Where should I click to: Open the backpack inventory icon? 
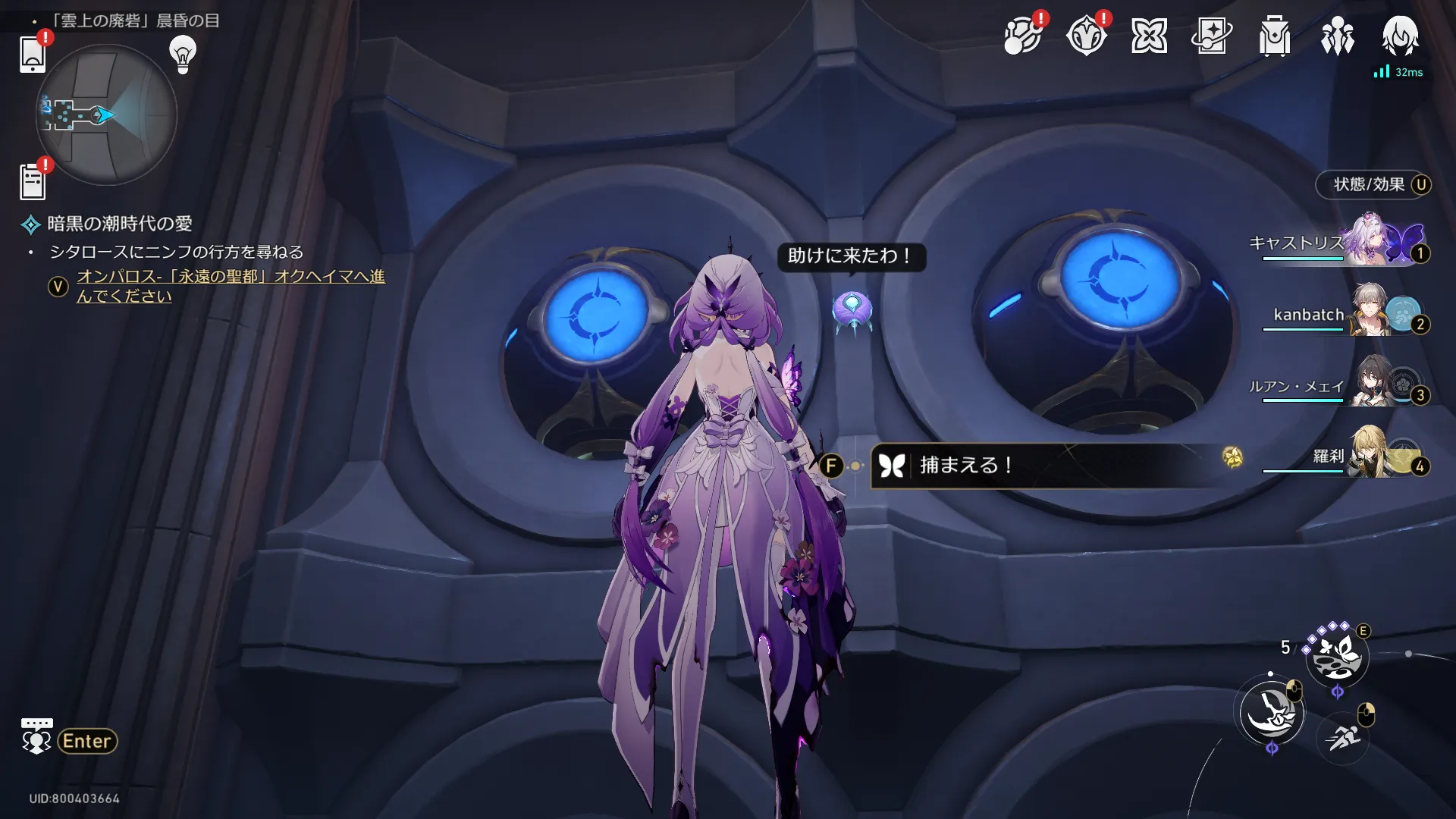1274,36
